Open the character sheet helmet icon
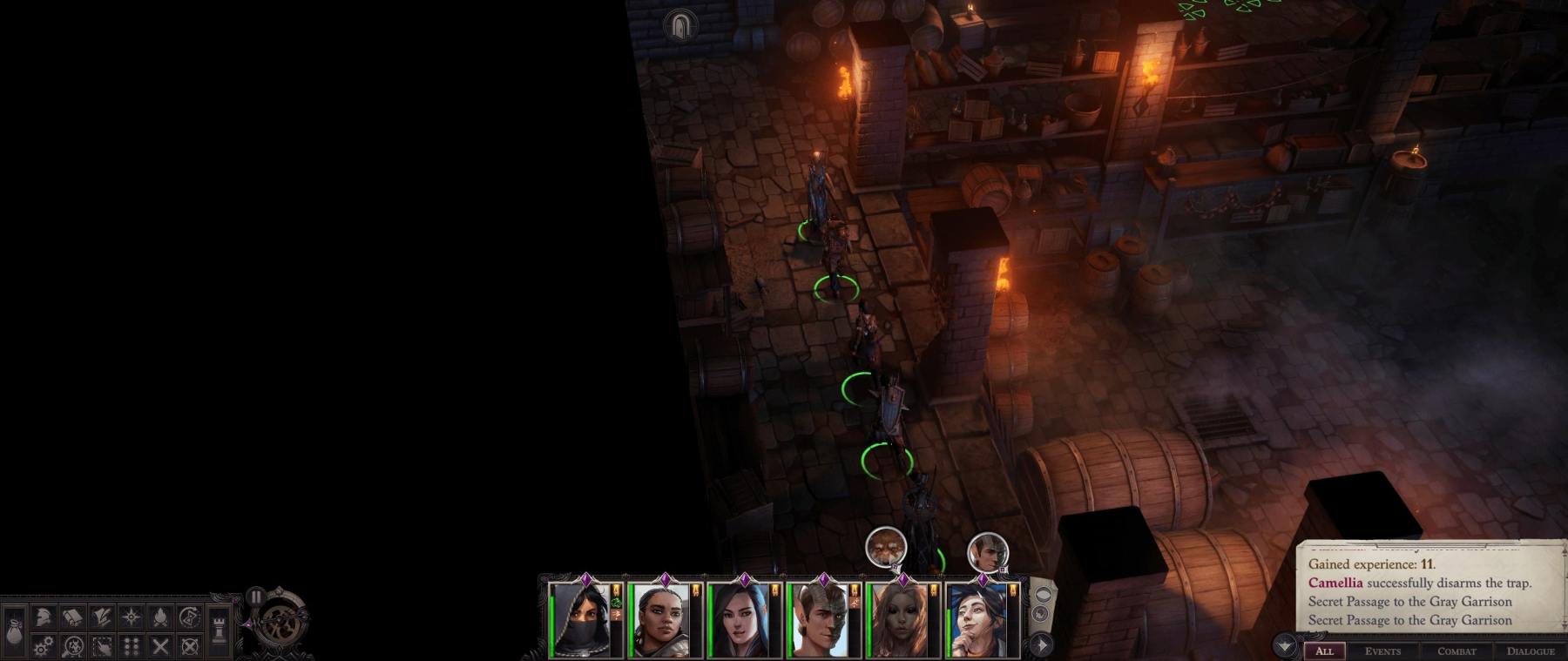1568x661 pixels. pyautogui.click(x=44, y=617)
